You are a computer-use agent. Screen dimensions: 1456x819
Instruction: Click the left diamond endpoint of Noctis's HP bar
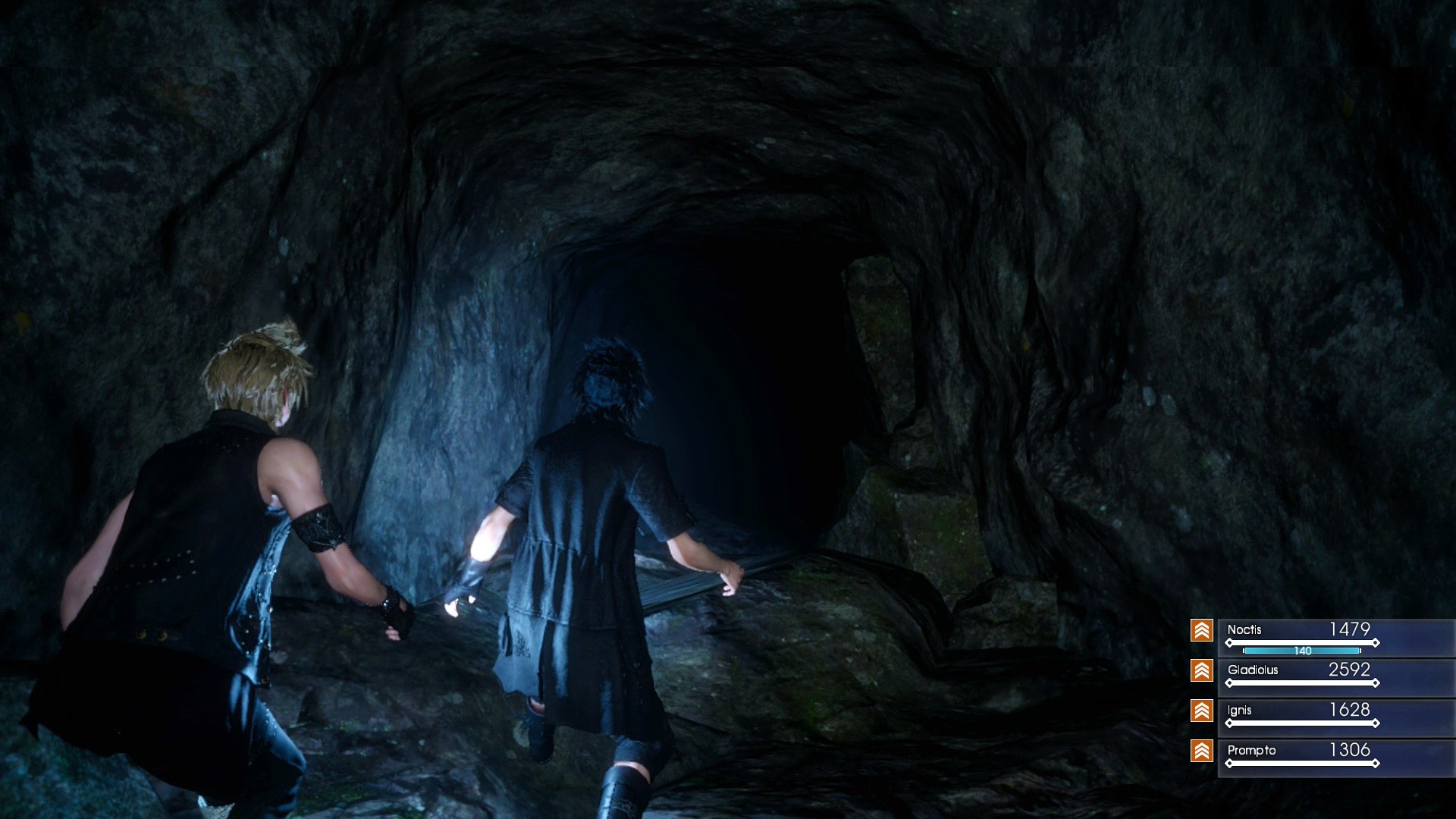[x=1229, y=642]
